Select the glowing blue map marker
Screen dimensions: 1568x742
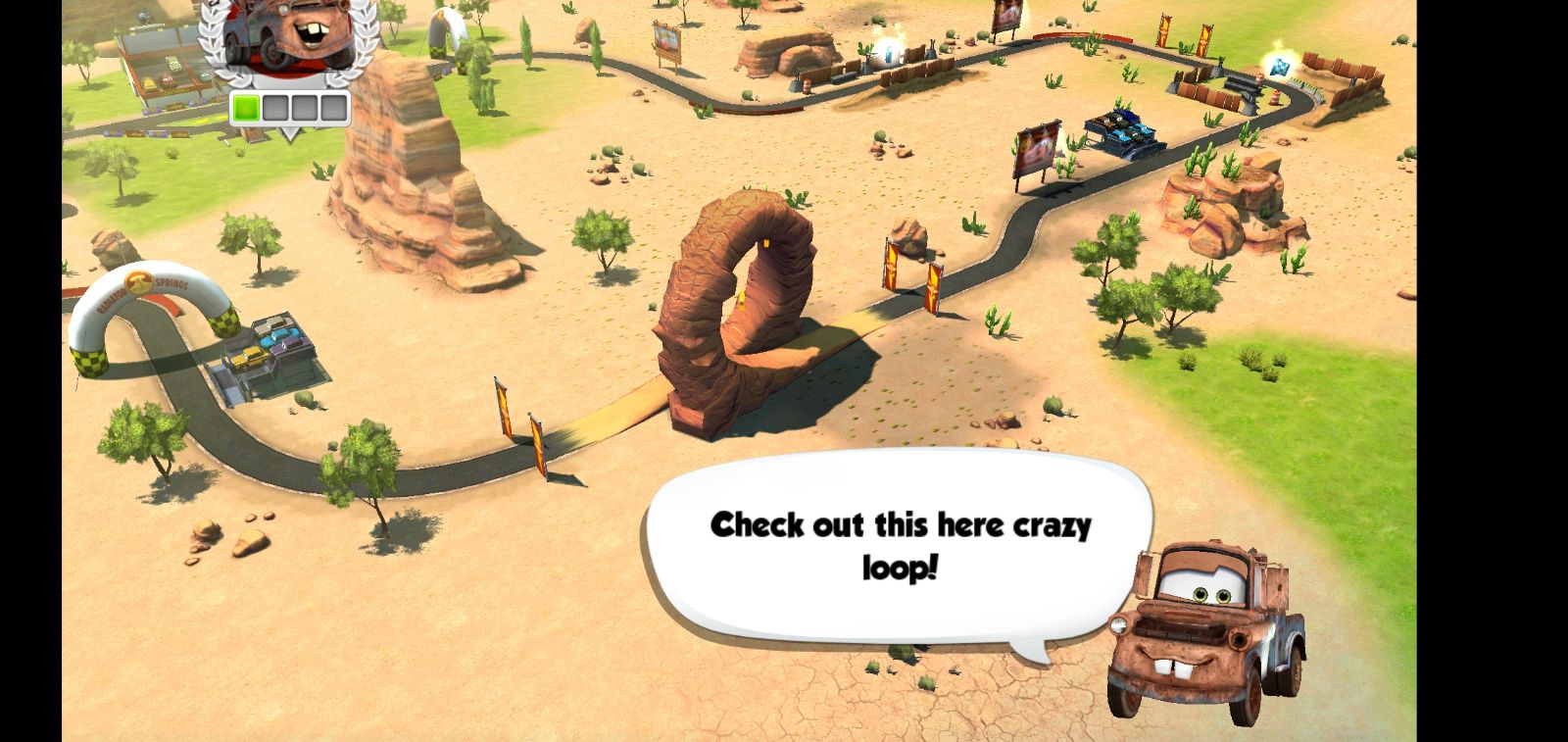coord(1279,66)
